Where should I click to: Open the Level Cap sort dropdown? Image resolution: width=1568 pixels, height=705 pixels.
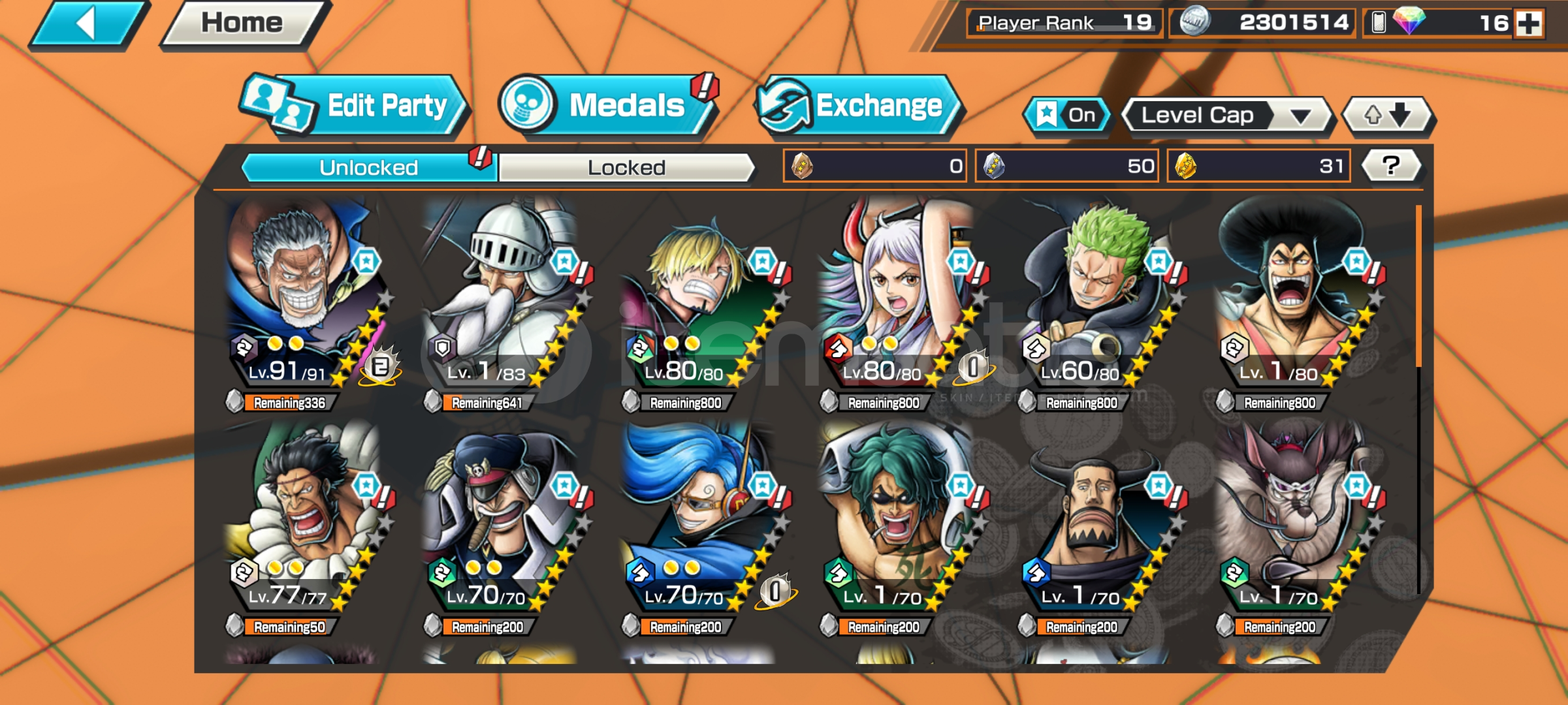(1225, 116)
